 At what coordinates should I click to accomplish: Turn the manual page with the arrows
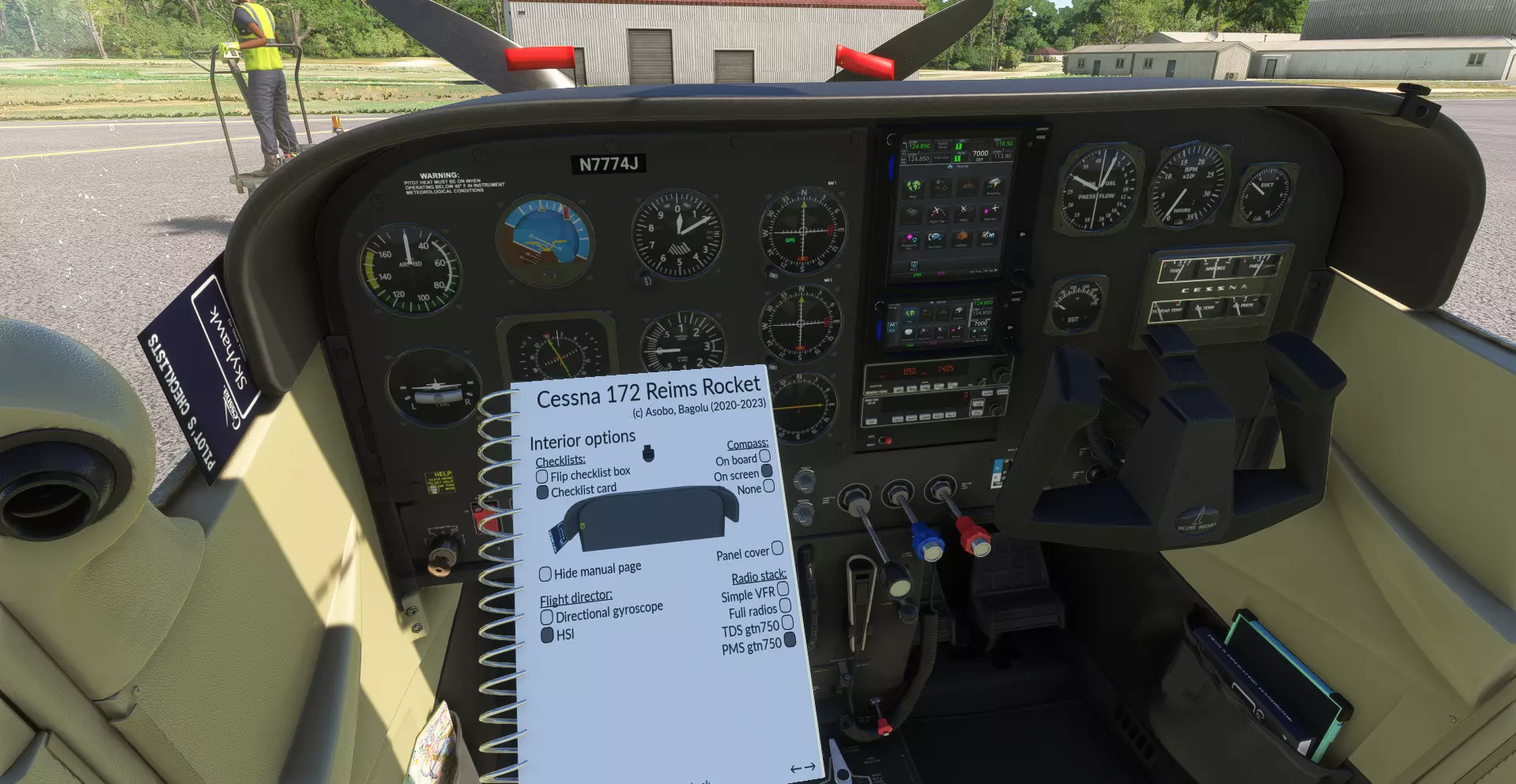point(803,767)
